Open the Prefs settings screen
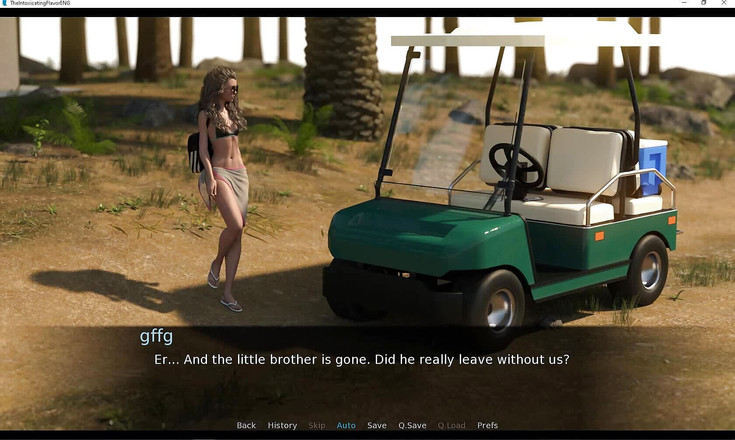735x440 pixels. click(x=487, y=425)
